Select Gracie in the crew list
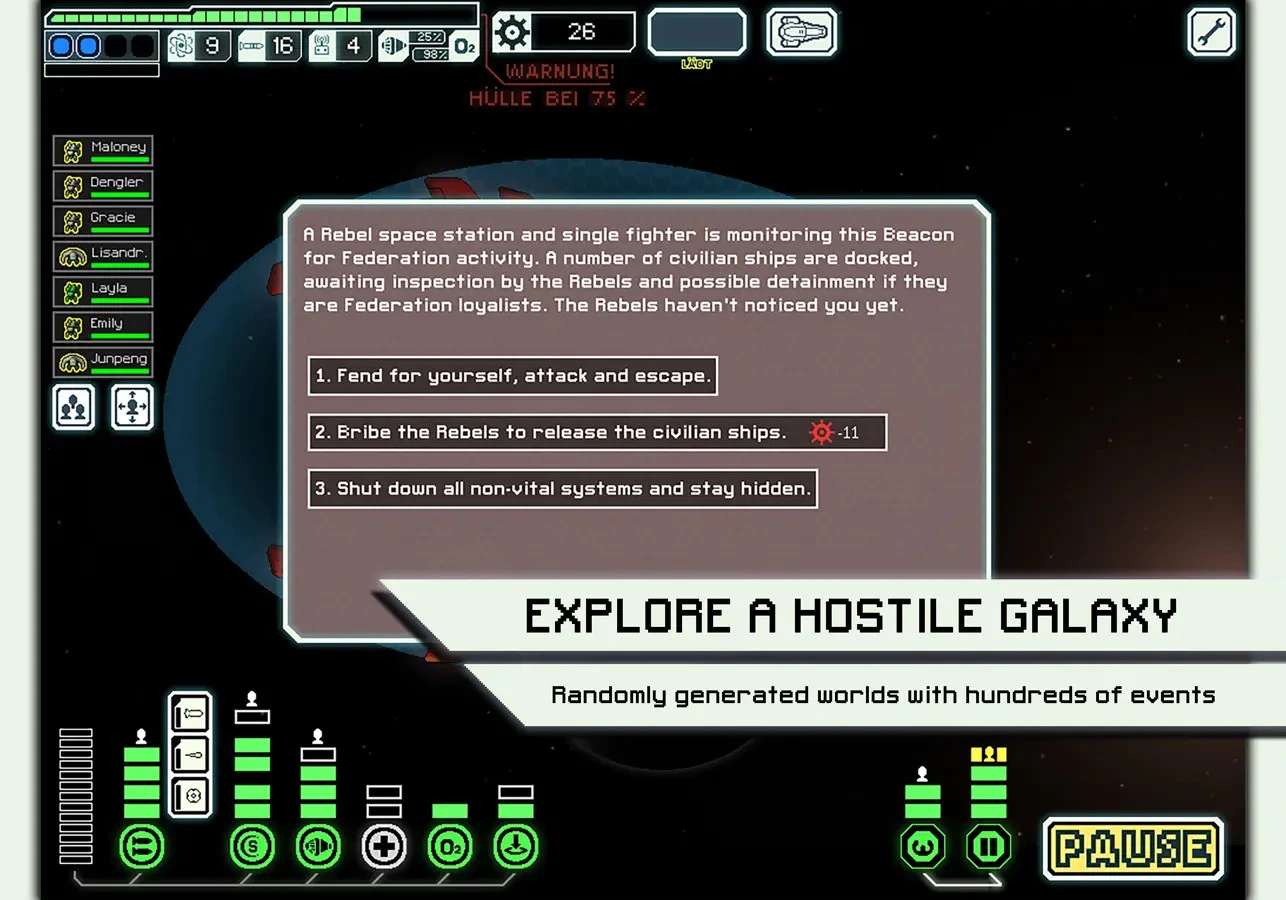 click(x=103, y=221)
